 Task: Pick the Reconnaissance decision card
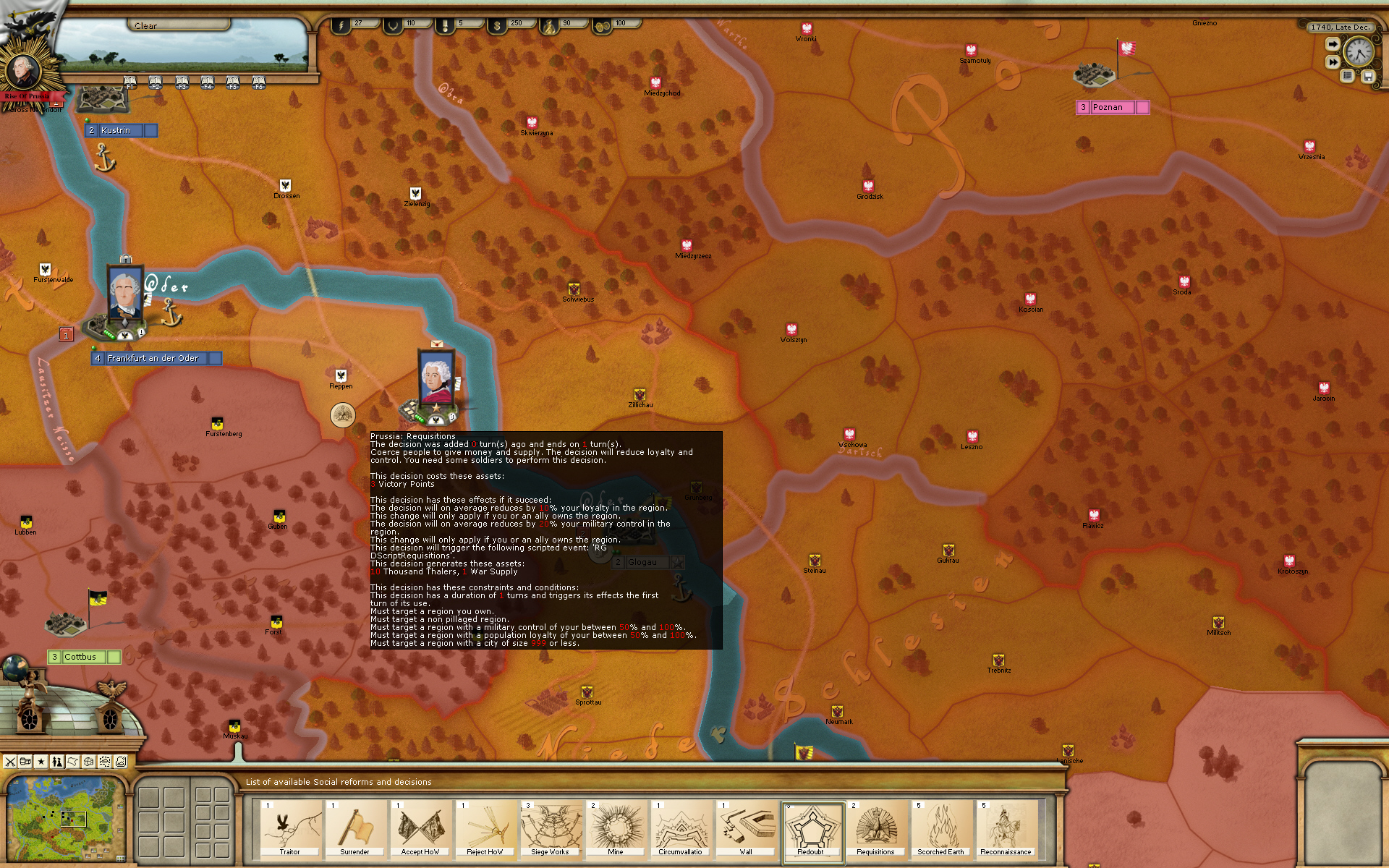(1006, 830)
